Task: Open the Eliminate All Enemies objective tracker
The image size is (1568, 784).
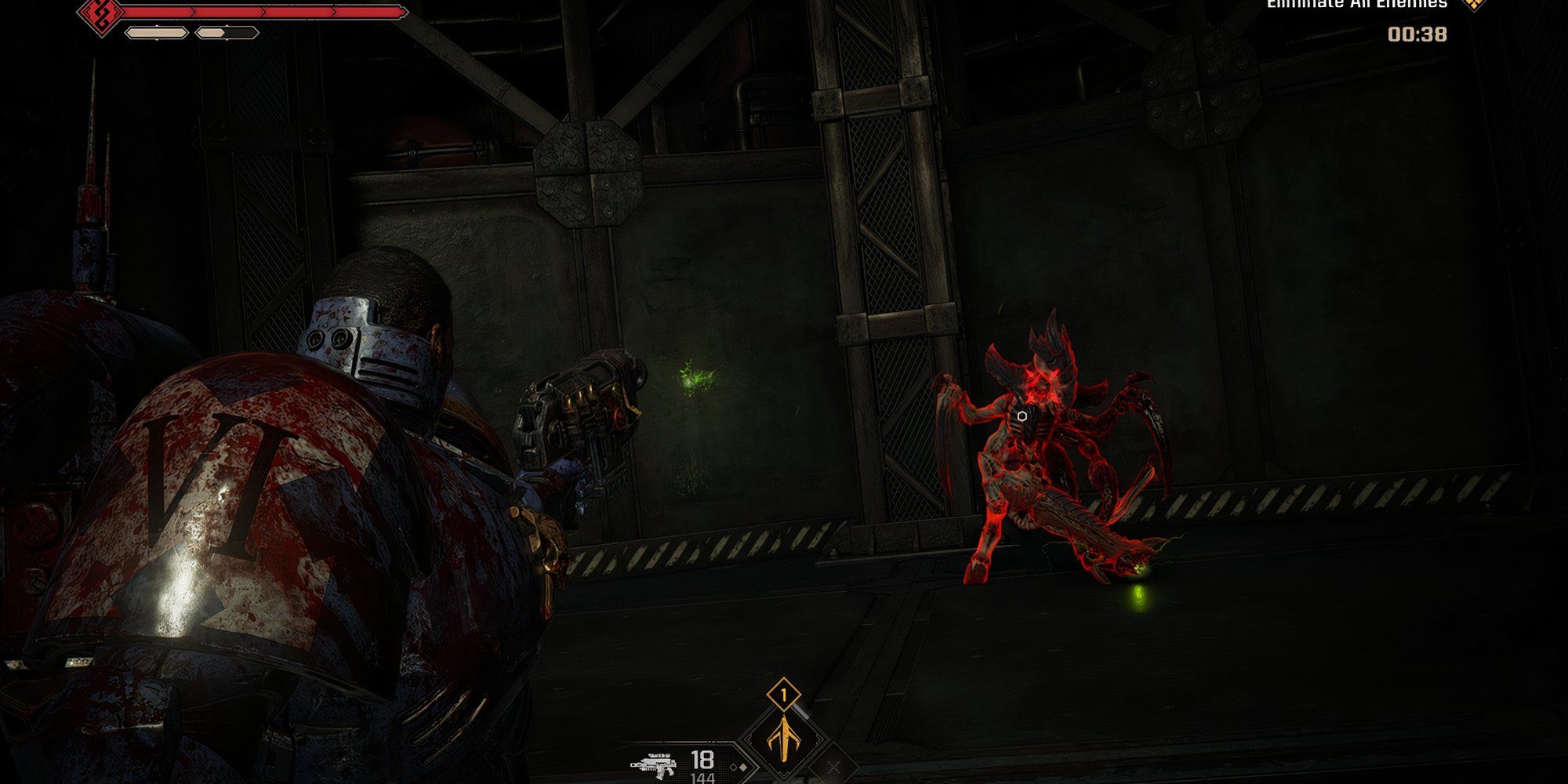Action: coord(1356,5)
